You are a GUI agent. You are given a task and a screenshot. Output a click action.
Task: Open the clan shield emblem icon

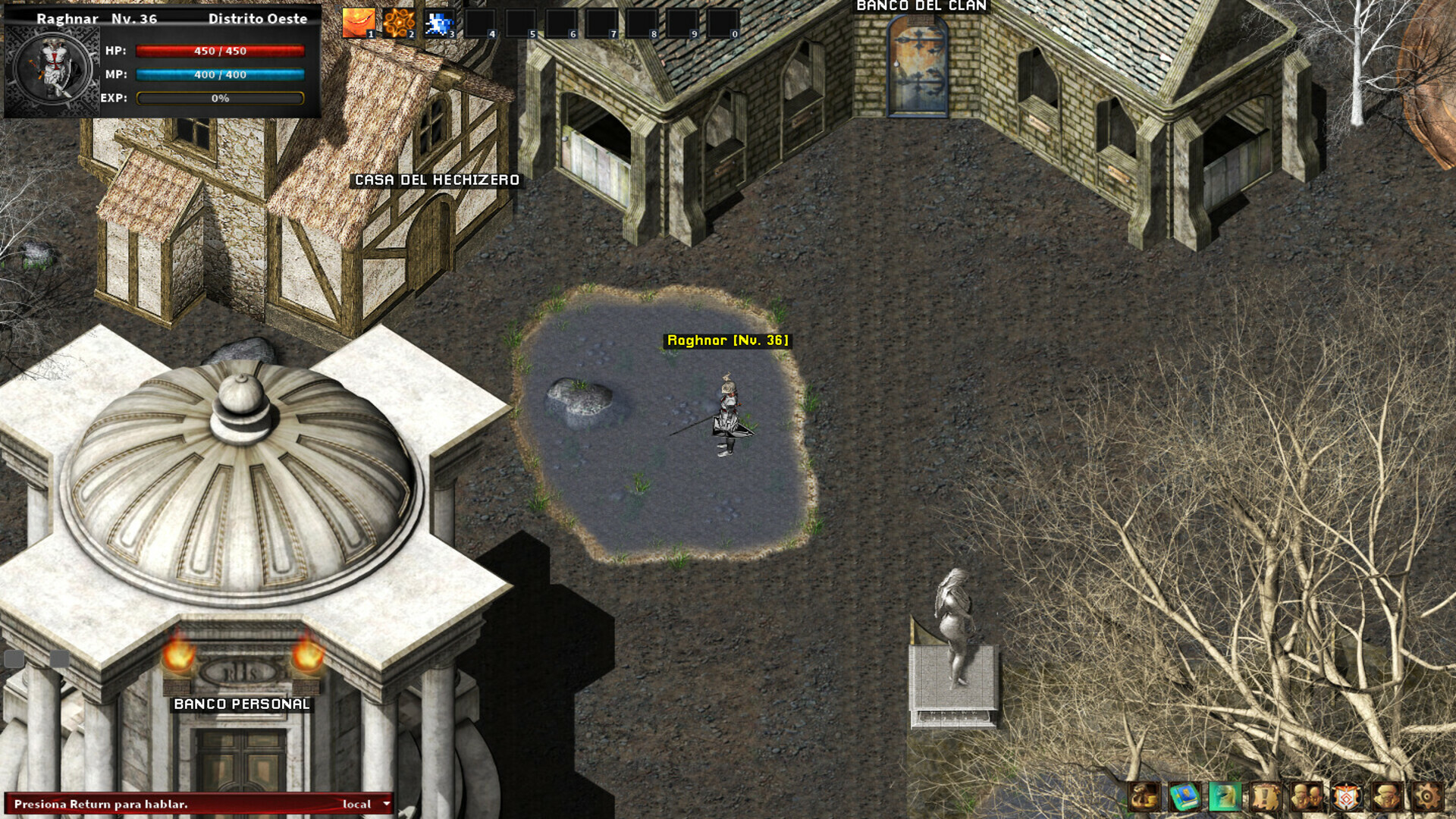tap(1345, 797)
